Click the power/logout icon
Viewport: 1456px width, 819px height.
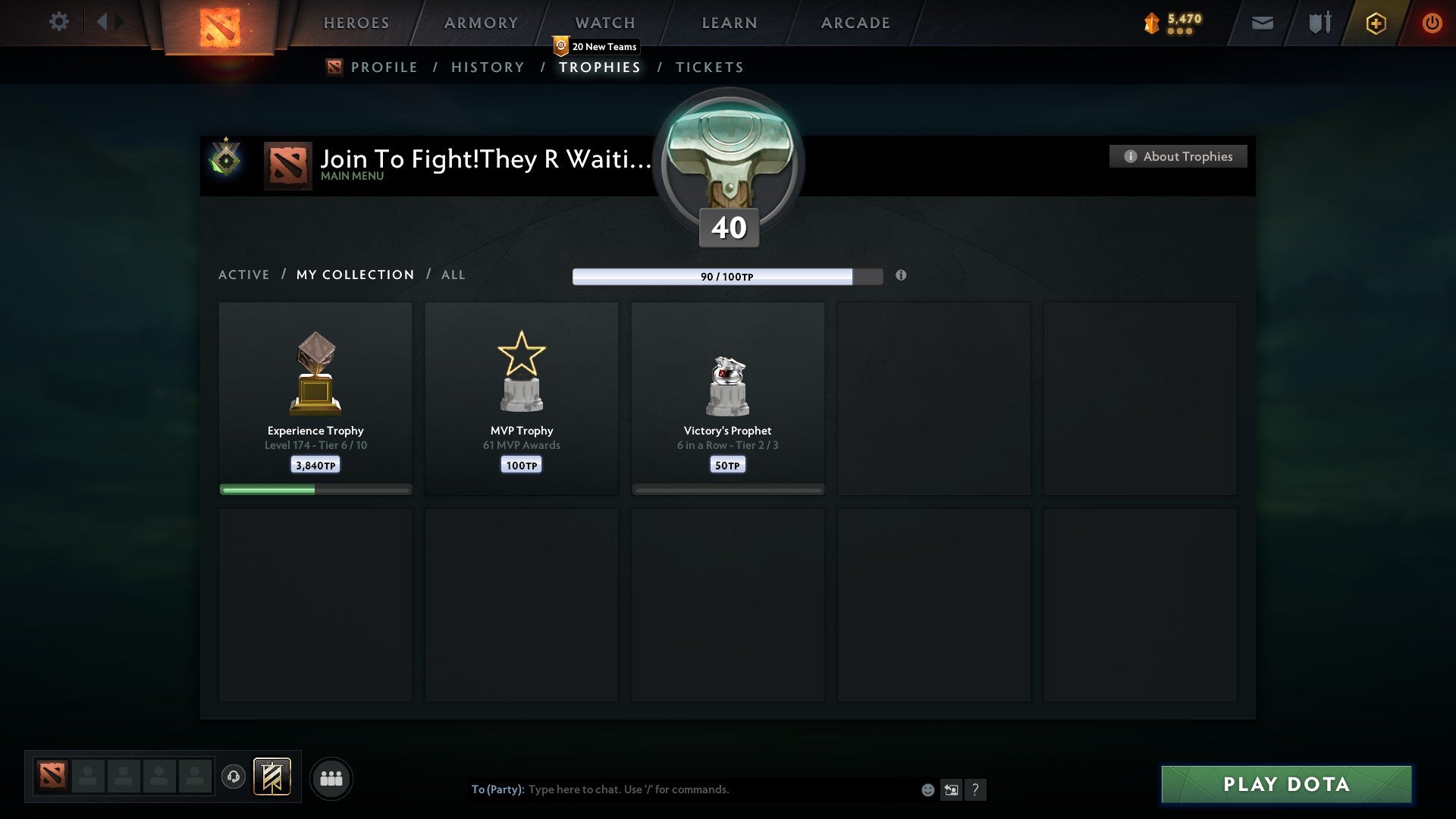pyautogui.click(x=1432, y=23)
